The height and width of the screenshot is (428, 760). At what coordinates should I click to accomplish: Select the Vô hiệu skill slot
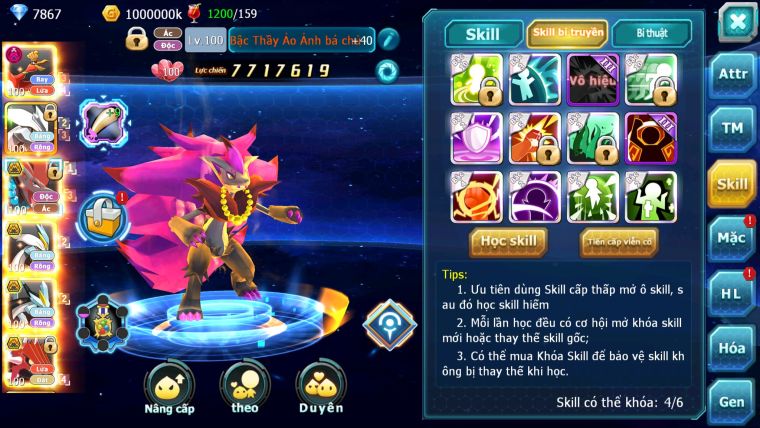tap(593, 79)
